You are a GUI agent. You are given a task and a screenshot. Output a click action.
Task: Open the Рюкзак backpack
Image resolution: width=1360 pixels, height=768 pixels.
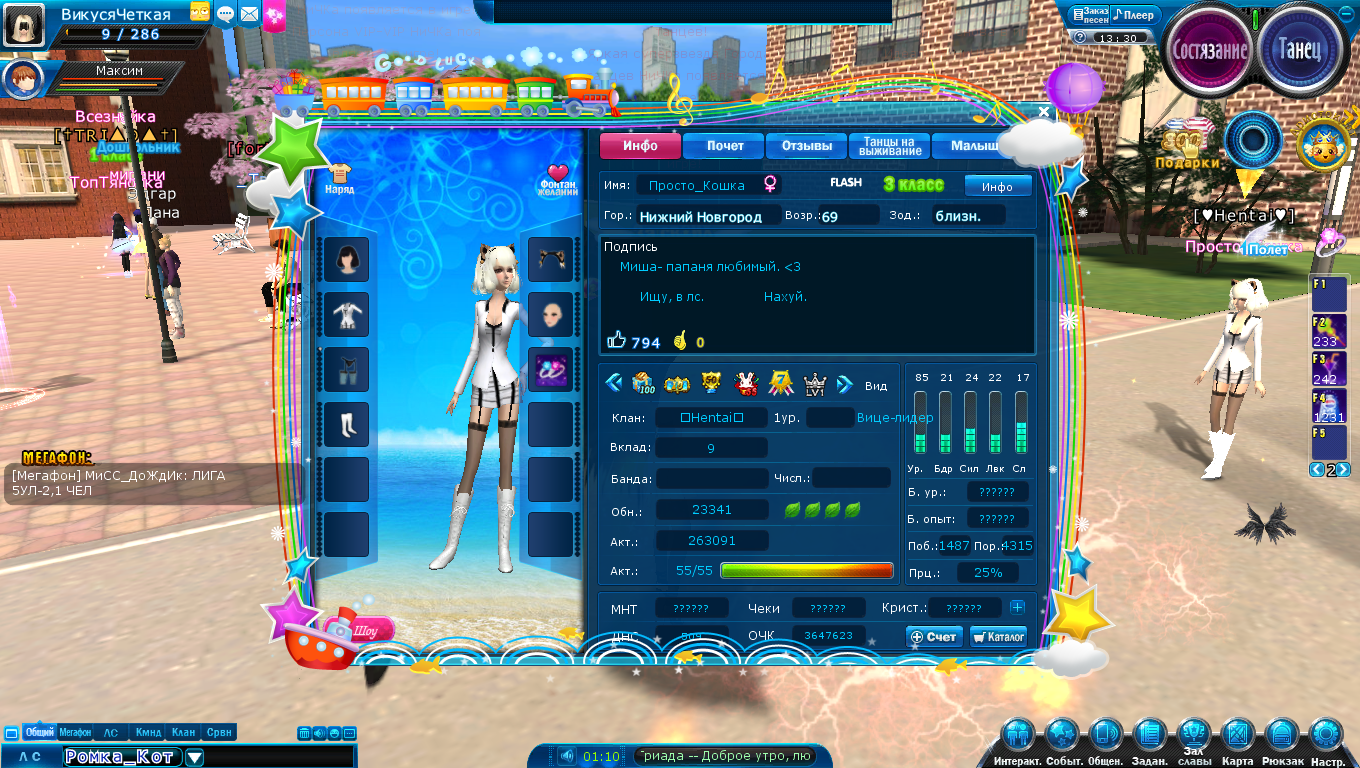coord(1283,740)
